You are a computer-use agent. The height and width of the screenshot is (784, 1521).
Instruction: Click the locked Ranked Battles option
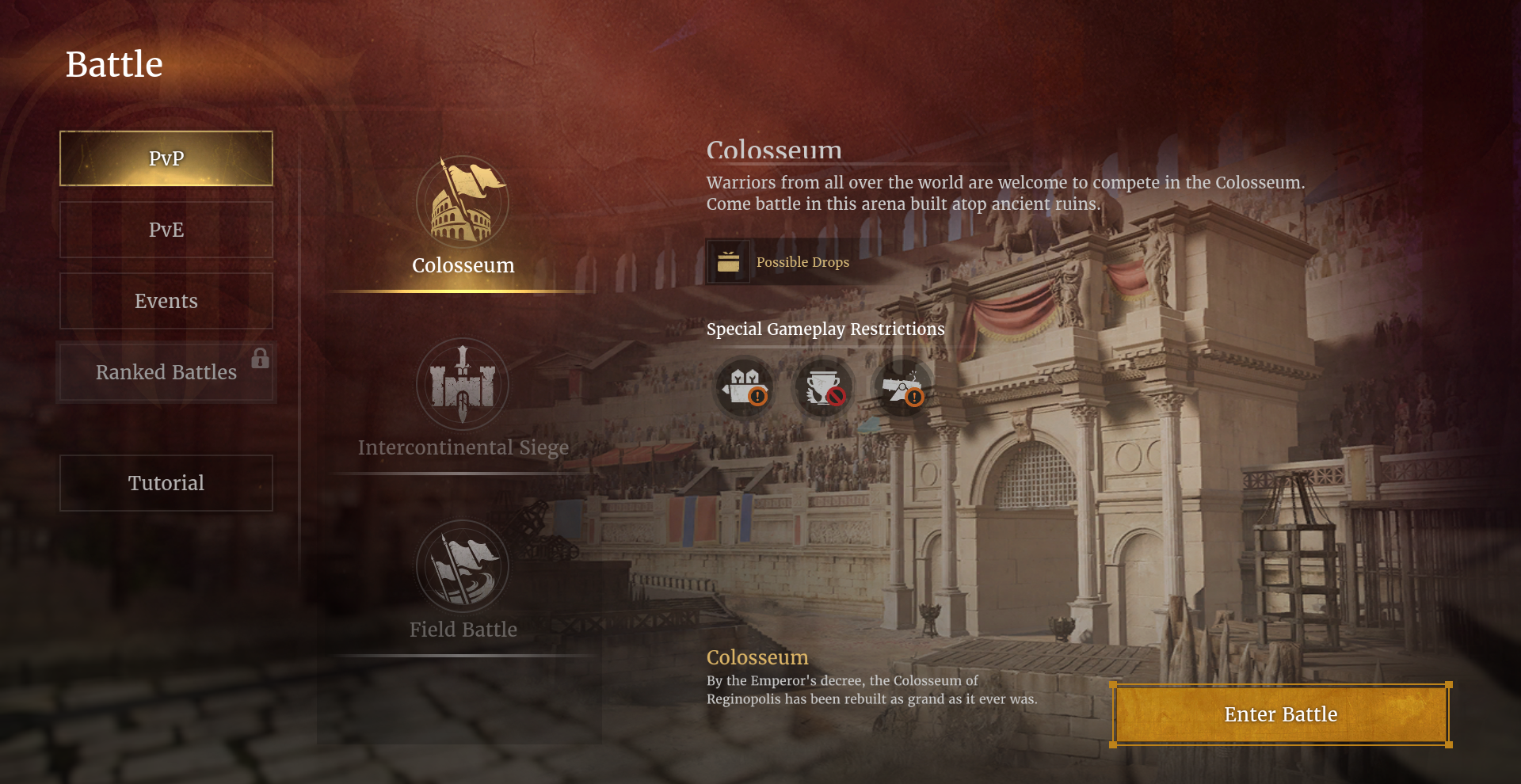(166, 372)
